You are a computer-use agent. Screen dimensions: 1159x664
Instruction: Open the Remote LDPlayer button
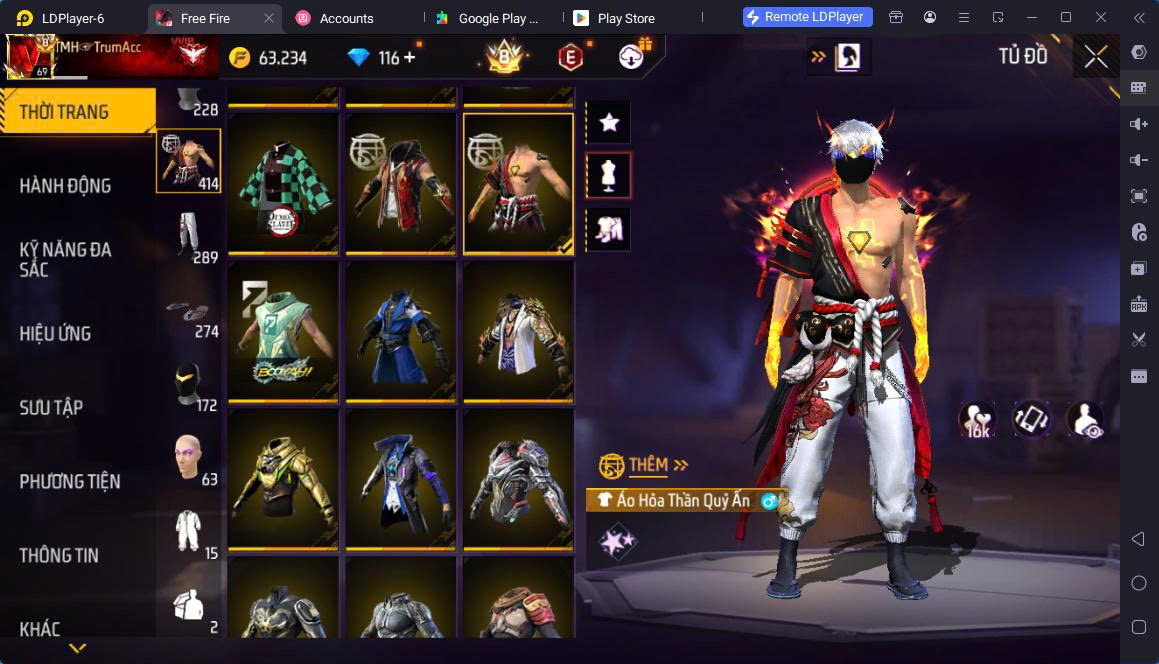[x=809, y=17]
